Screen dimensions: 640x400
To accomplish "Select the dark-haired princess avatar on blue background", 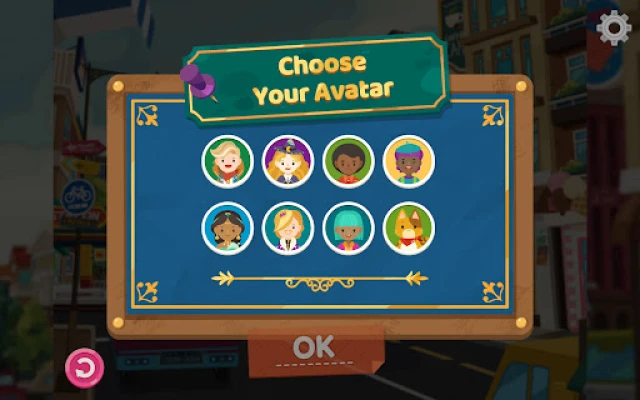I will tap(228, 229).
